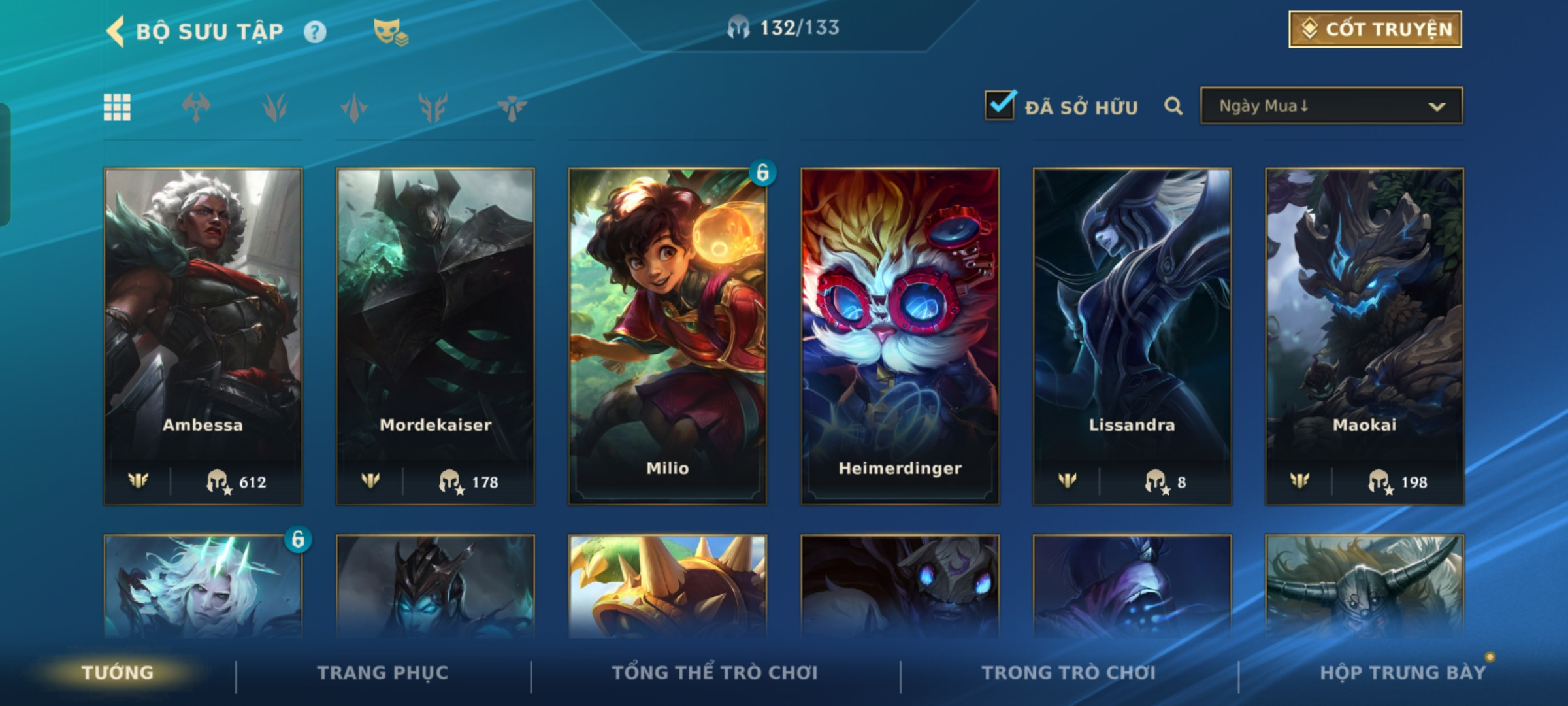This screenshot has height=706, width=1568.
Task: Switch to the Tướng tab
Action: (x=118, y=673)
